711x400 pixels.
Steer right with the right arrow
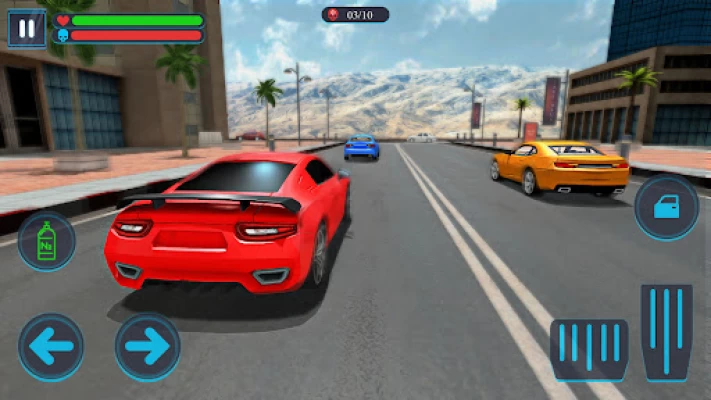point(148,347)
